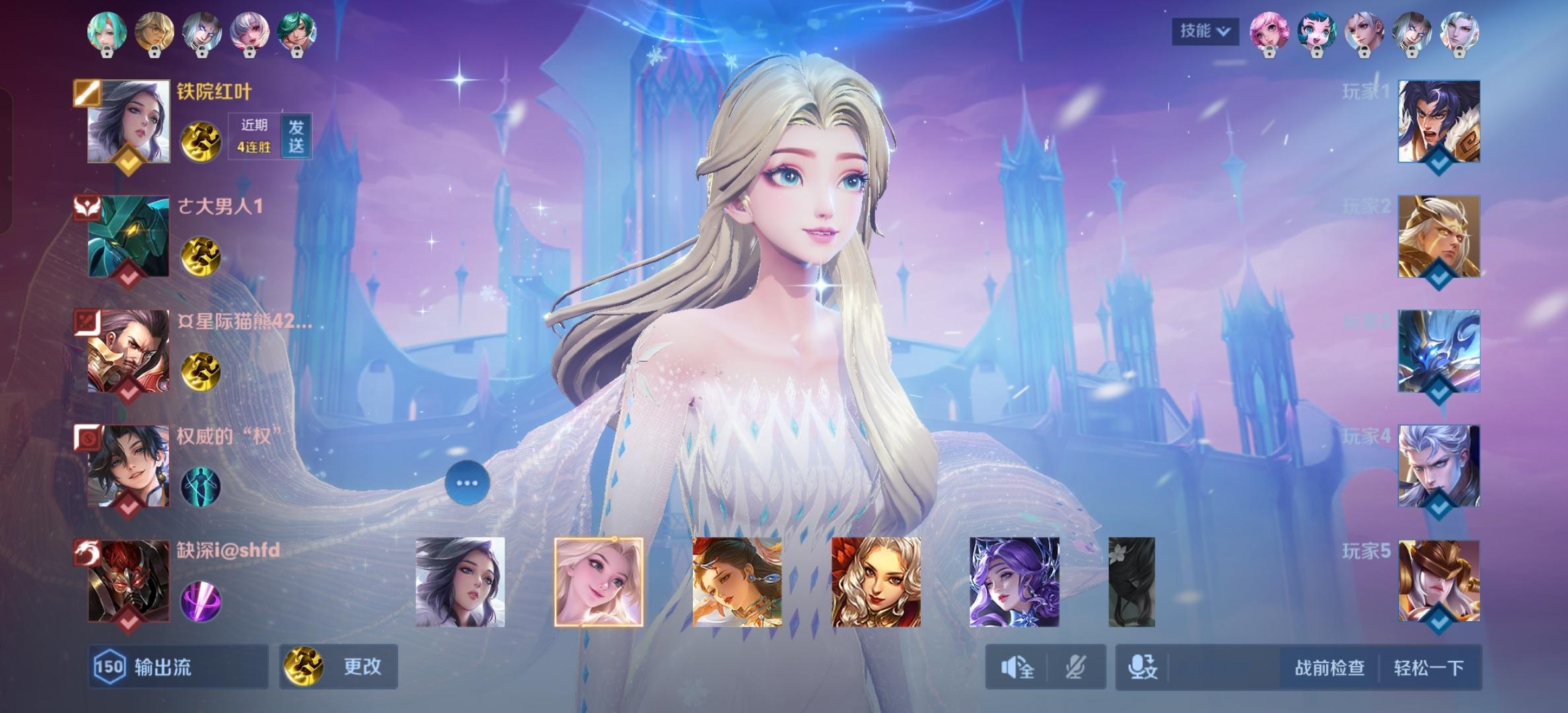Viewport: 1568px width, 713px height.
Task: Send the 4连胜 streak with 发送
Action: 296,136
